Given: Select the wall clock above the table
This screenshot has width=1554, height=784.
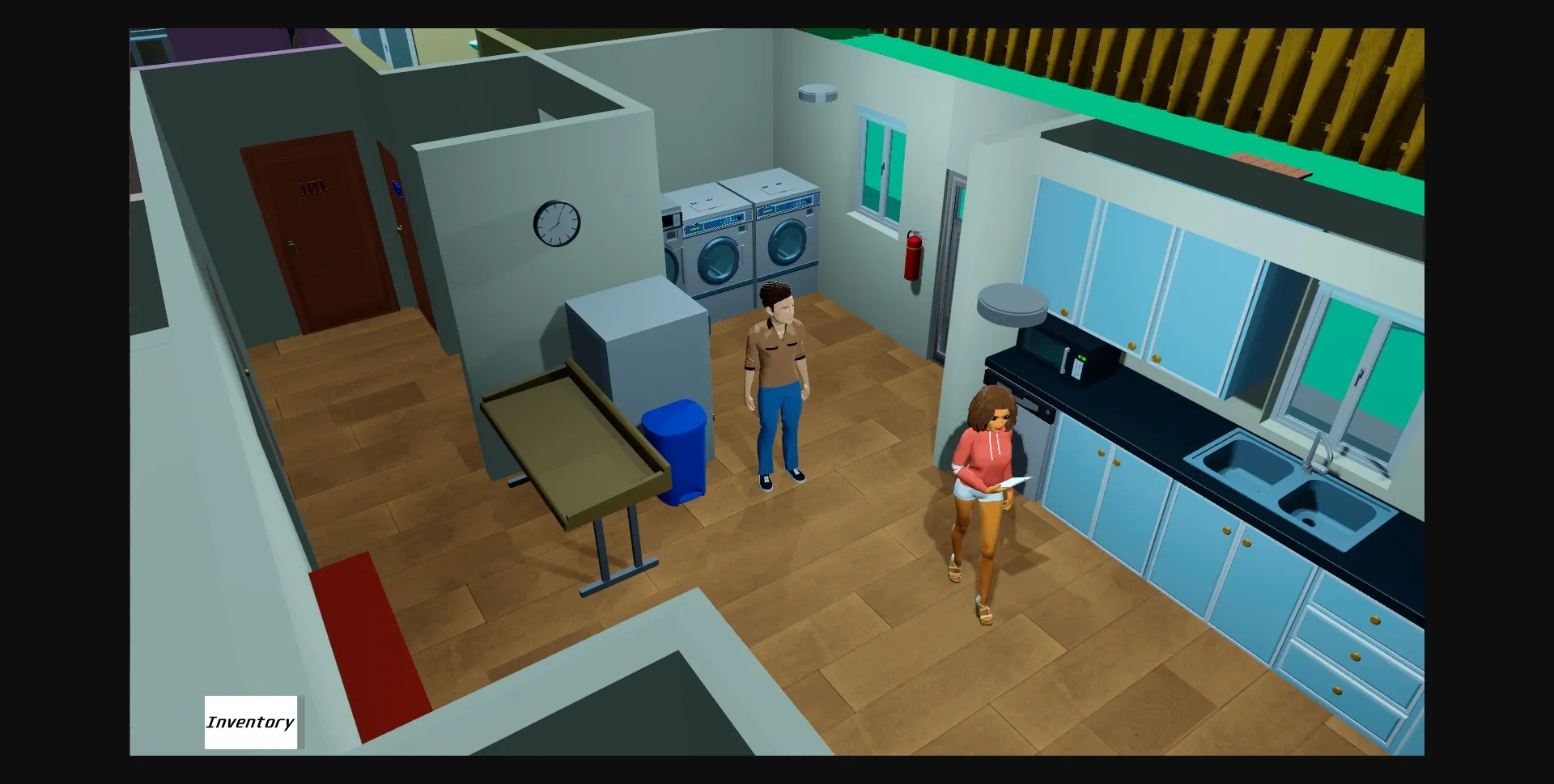Looking at the screenshot, I should (x=557, y=222).
